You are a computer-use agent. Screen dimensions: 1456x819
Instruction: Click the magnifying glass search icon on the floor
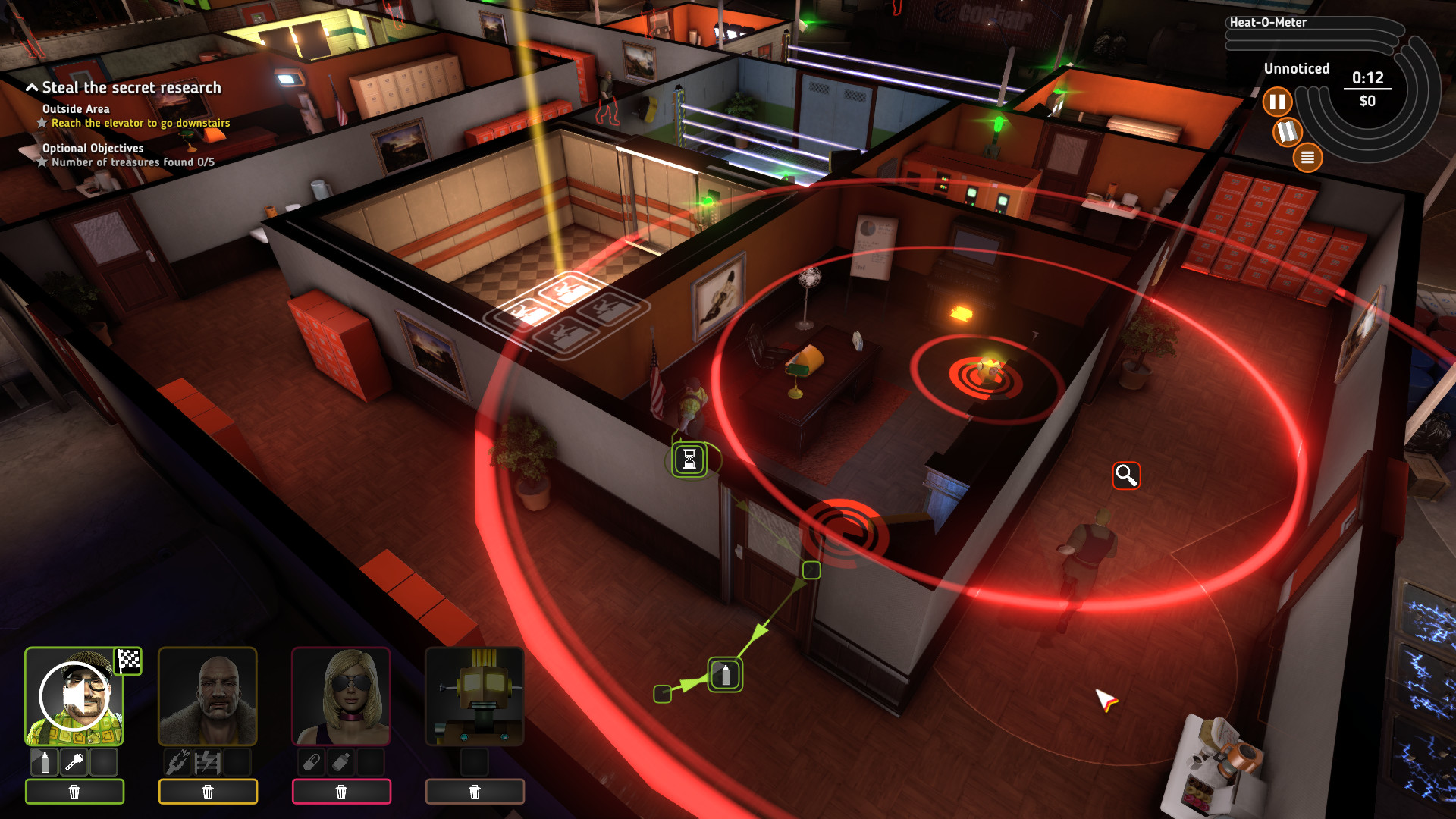pos(1125,476)
